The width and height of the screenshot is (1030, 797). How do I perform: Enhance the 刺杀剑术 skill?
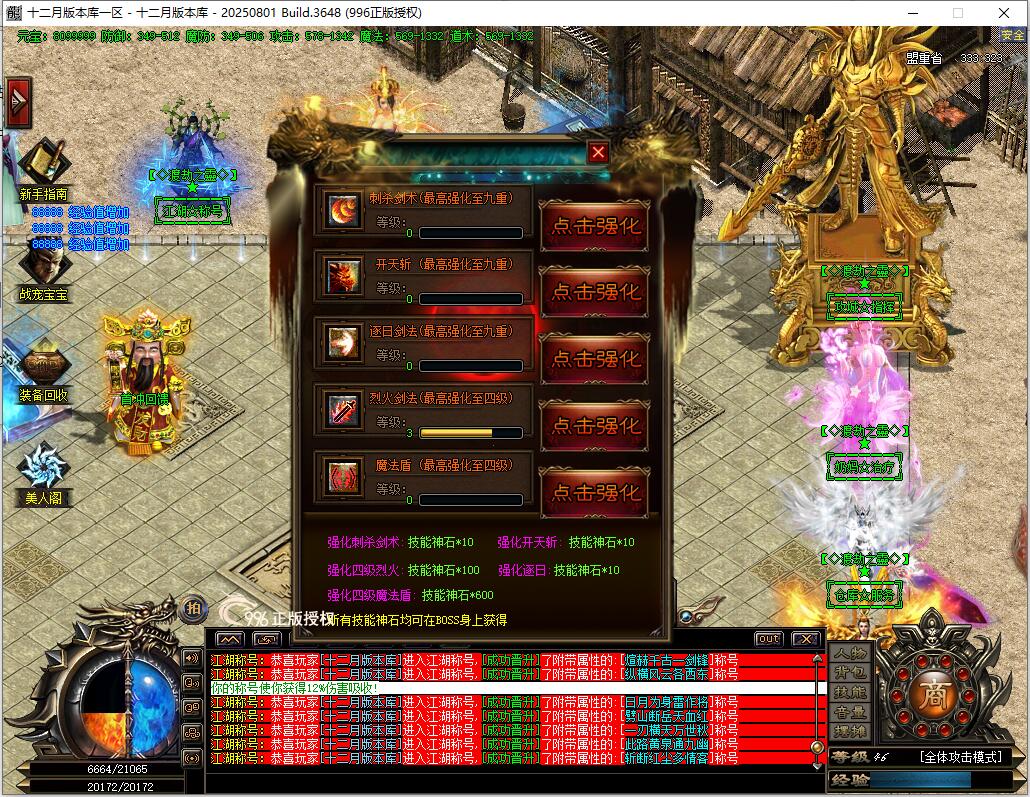pos(595,226)
